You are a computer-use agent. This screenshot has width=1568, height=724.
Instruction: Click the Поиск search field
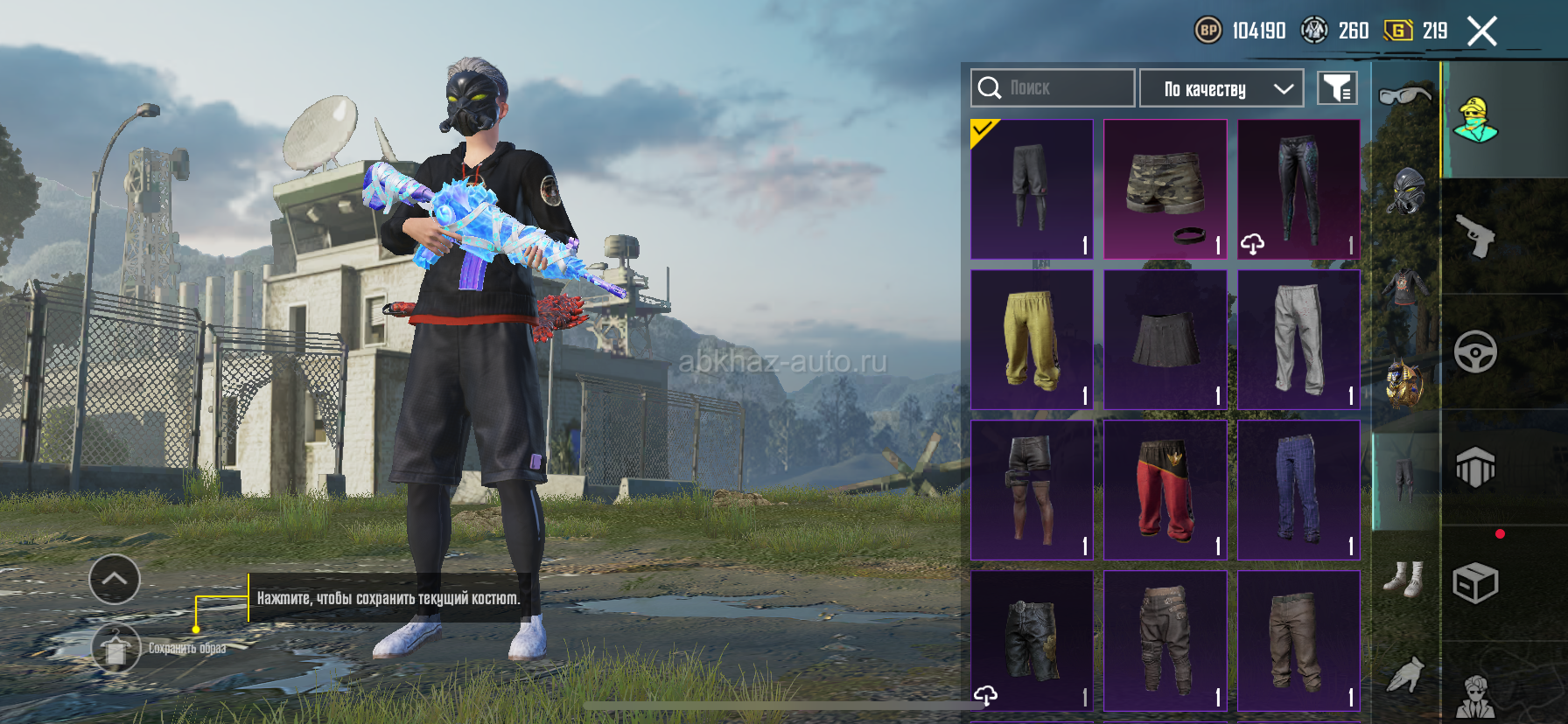[1053, 88]
